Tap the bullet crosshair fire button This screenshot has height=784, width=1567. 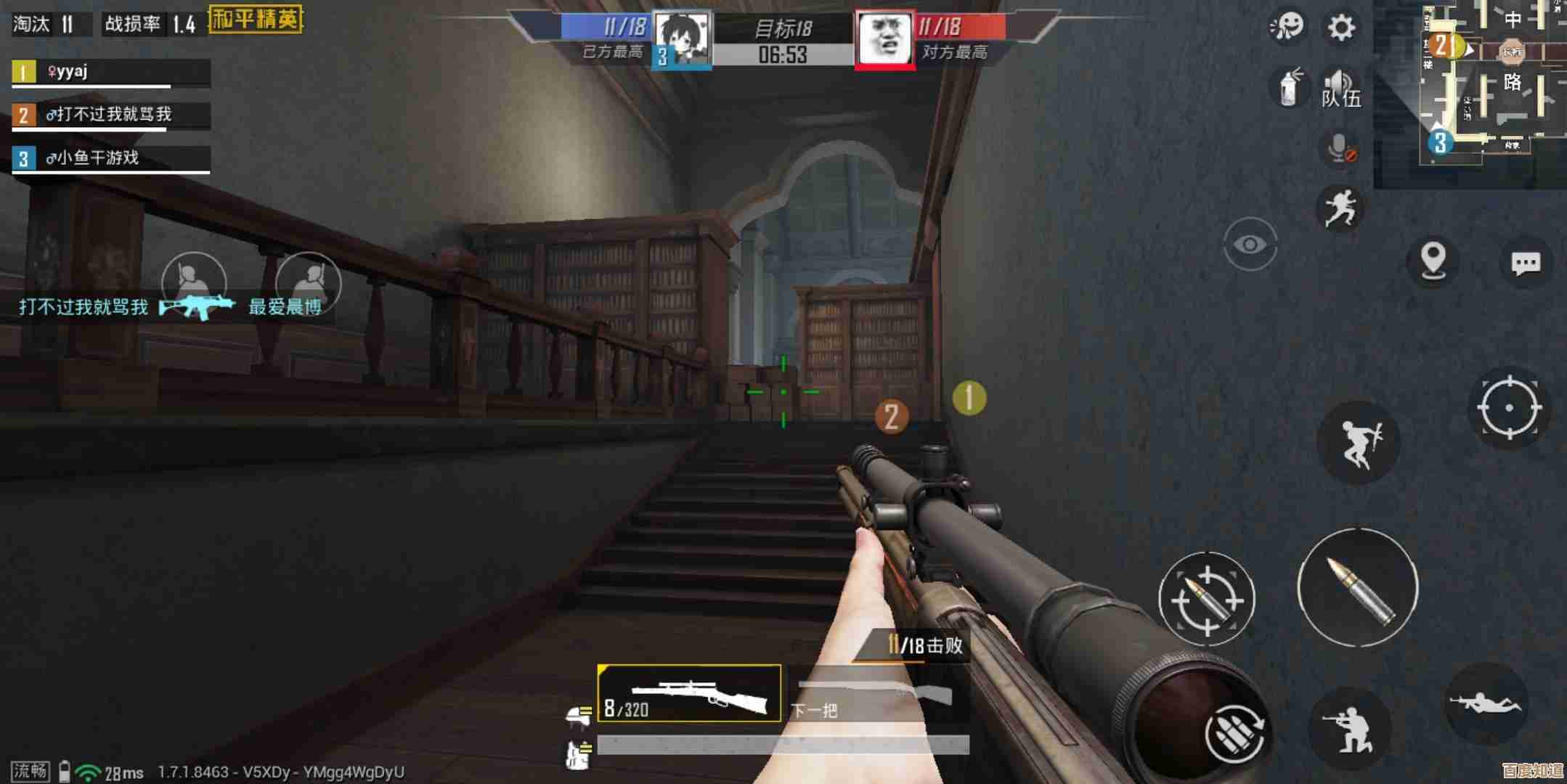coord(1206,600)
